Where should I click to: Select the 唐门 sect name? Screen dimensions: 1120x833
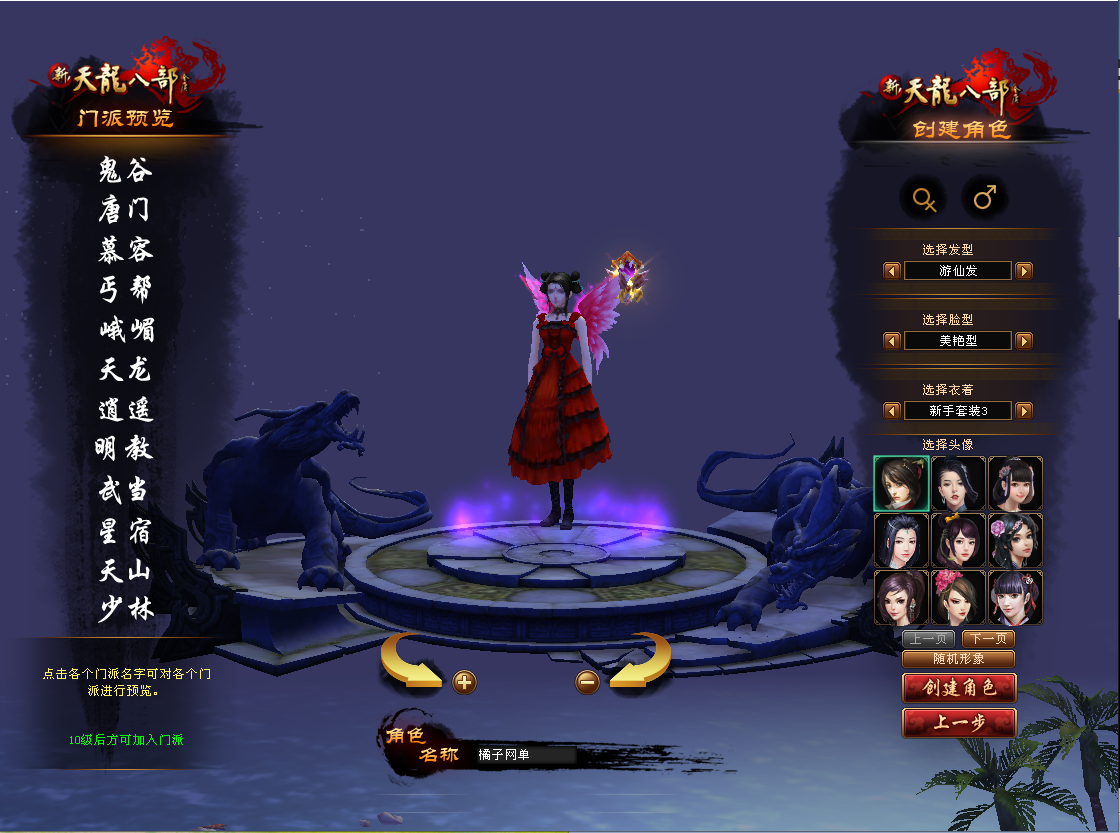coord(126,210)
